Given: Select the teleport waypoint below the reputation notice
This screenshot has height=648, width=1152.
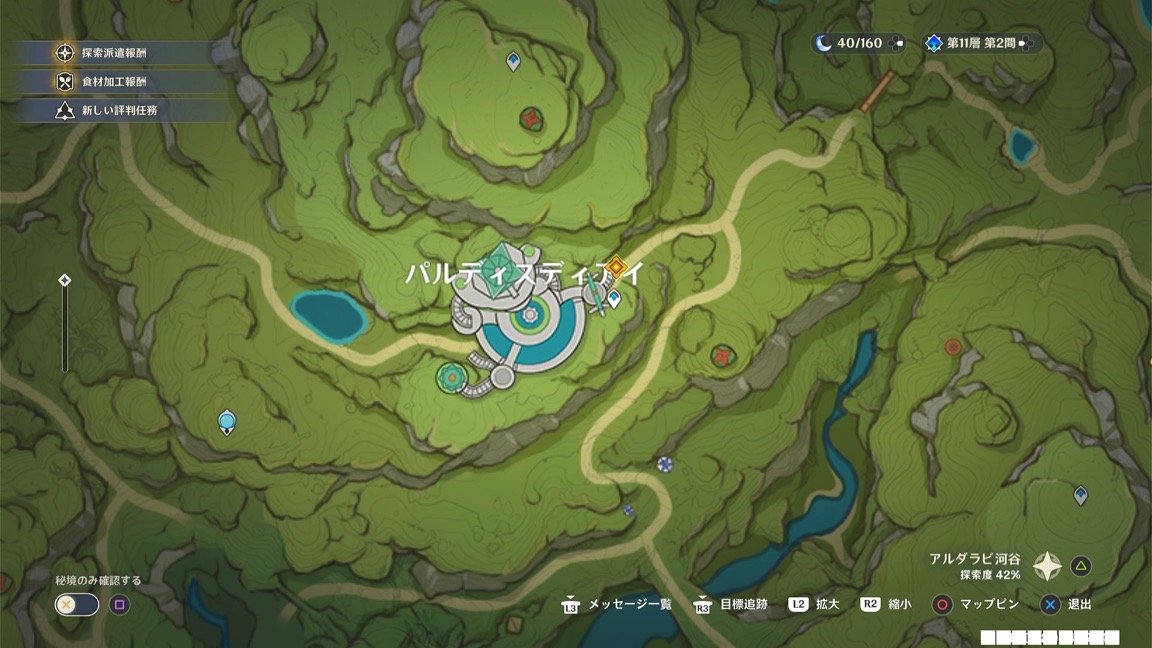Looking at the screenshot, I should pyautogui.click(x=513, y=62).
